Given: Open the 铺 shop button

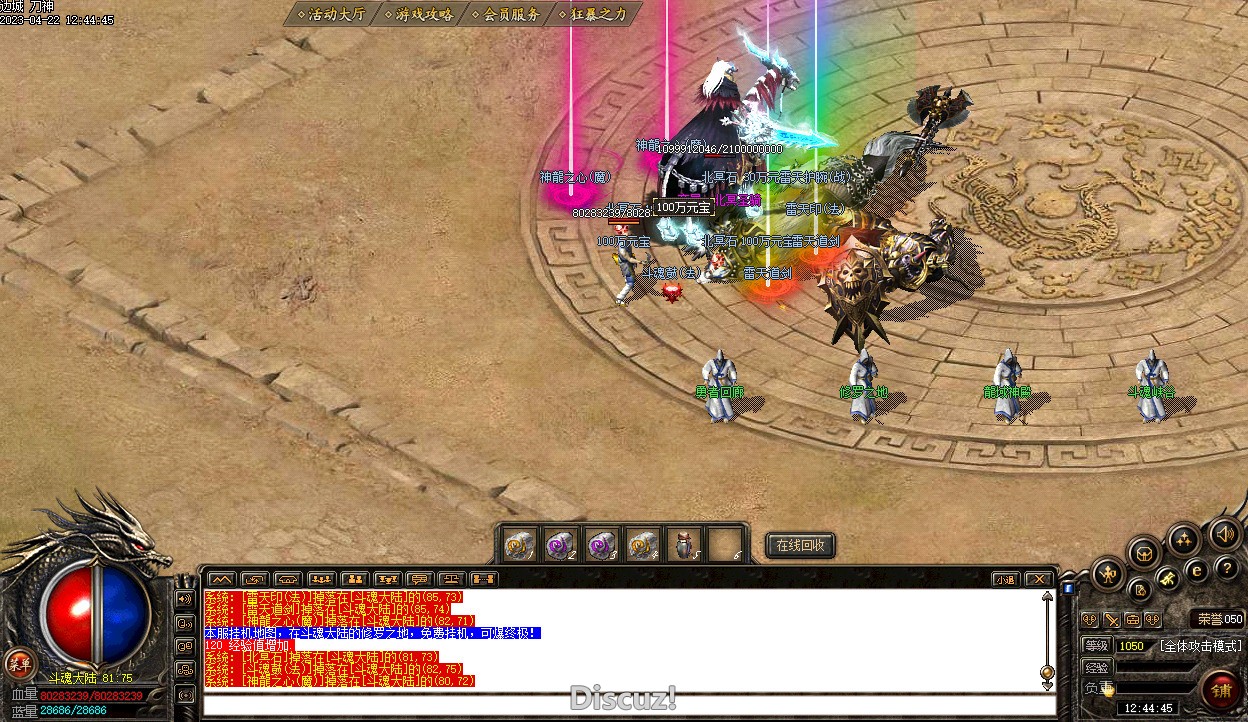Looking at the screenshot, I should [x=1221, y=690].
